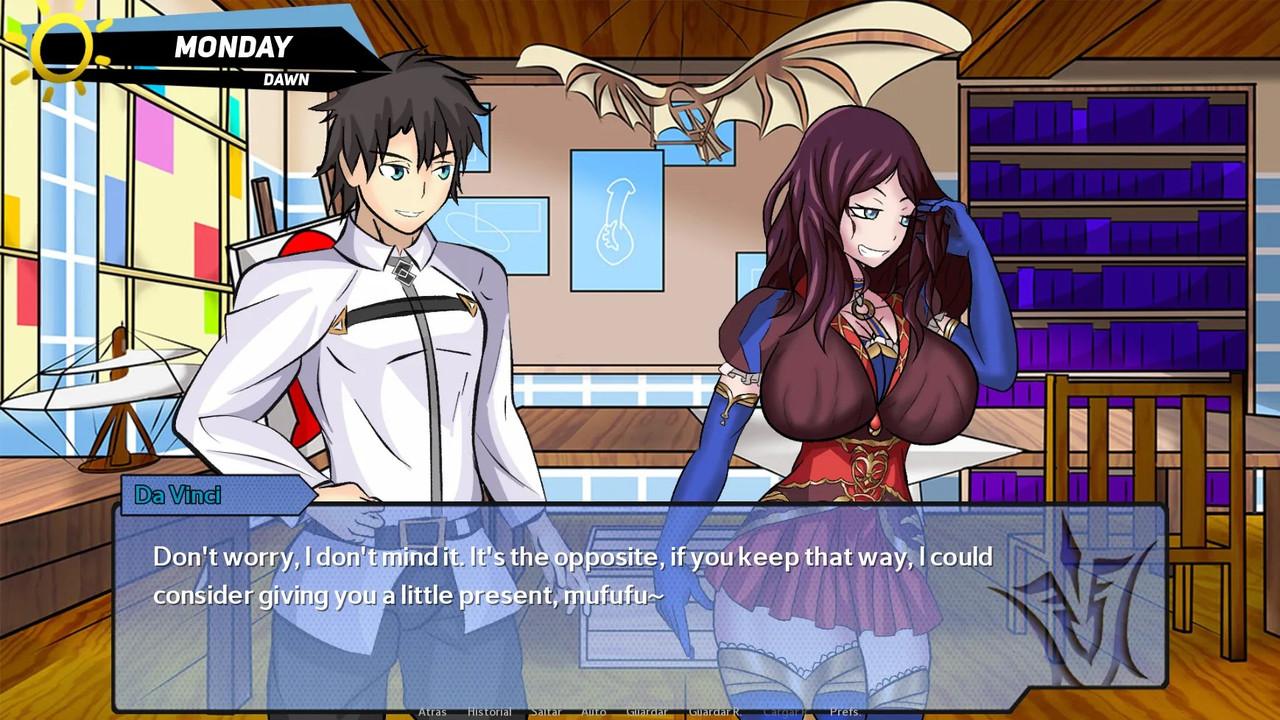Skip dialogue using Saltar
1280x720 pixels.
[x=546, y=712]
